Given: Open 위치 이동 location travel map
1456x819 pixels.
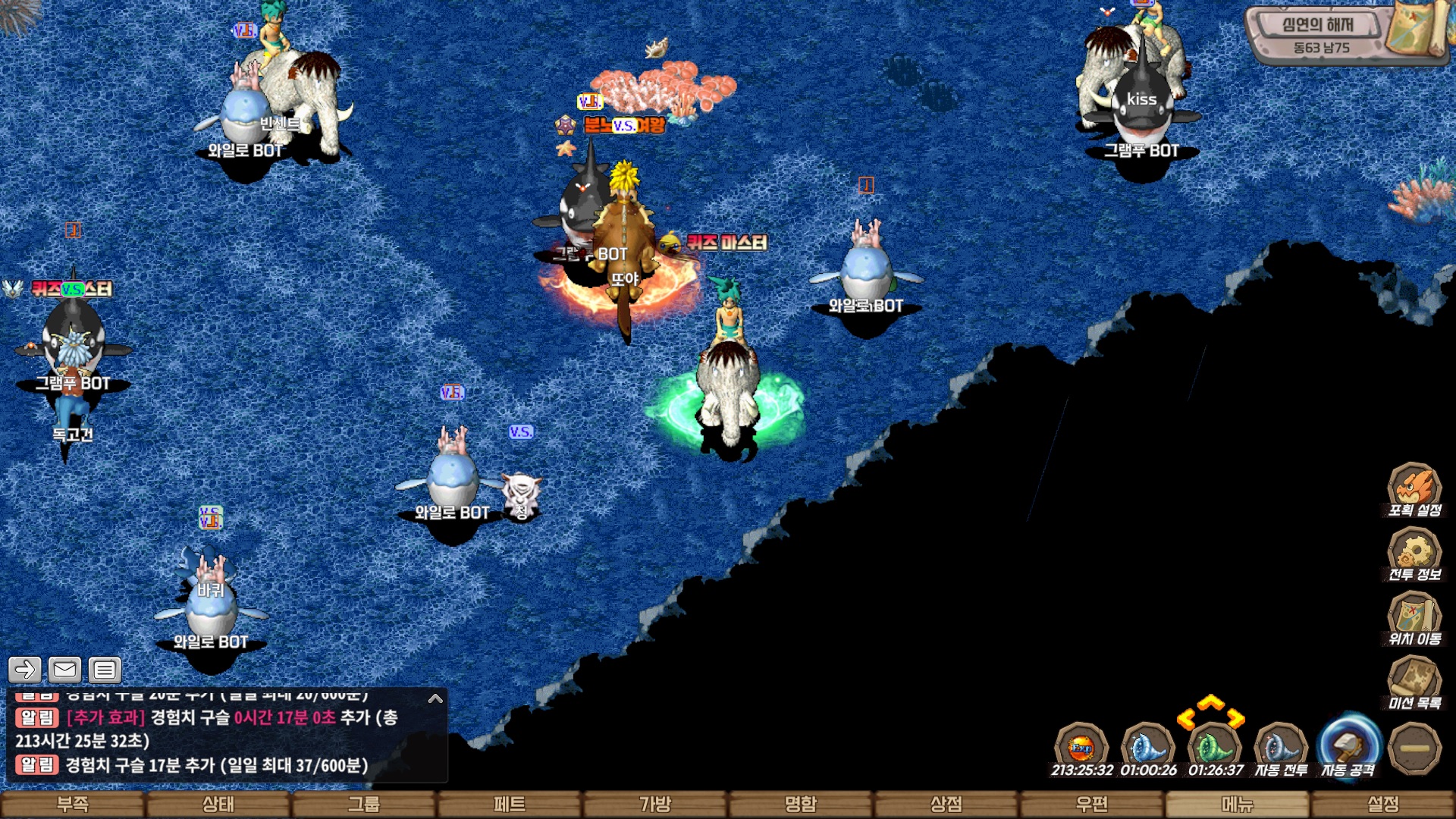Looking at the screenshot, I should coord(1414,618).
